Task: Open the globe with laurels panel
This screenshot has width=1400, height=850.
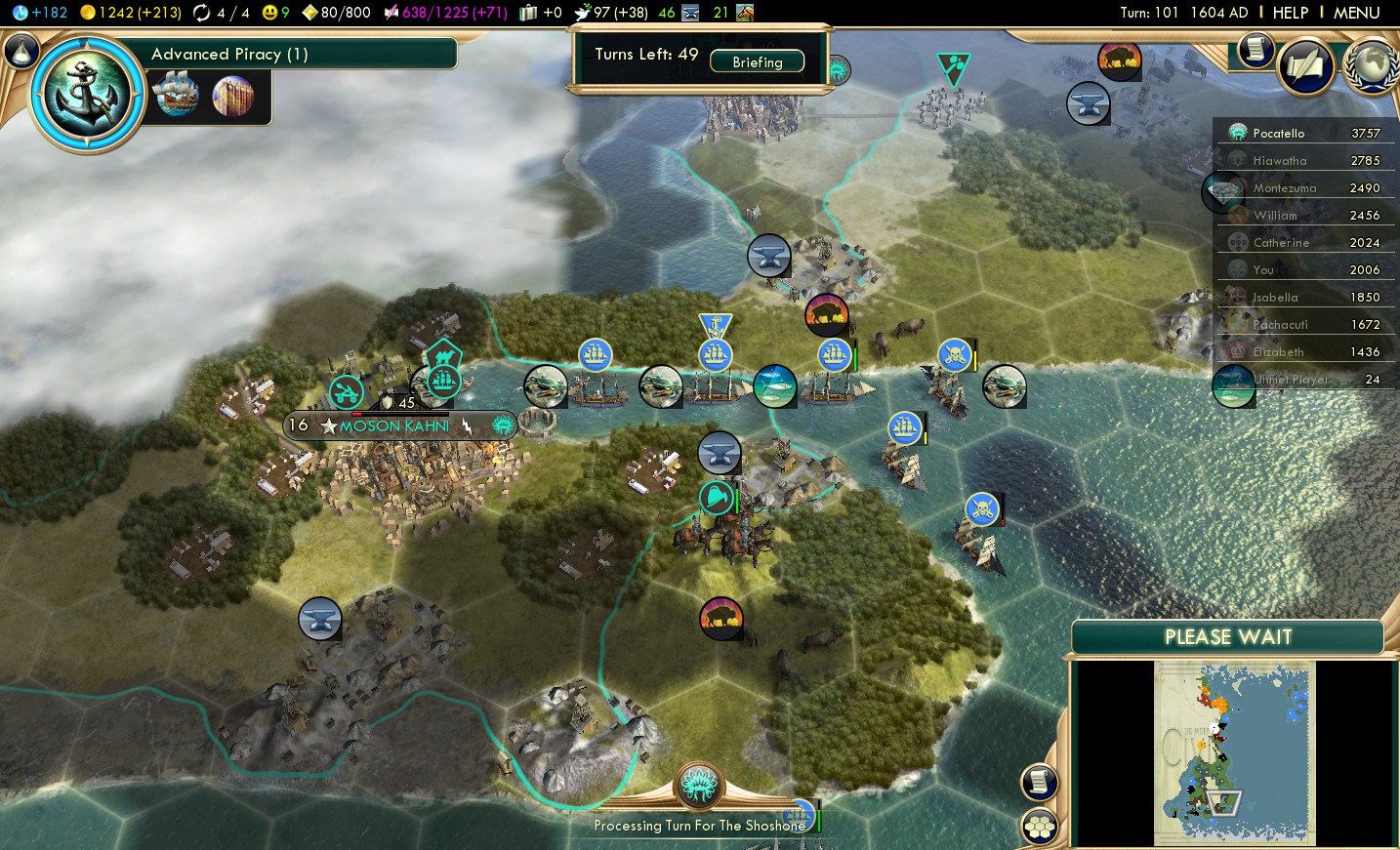Action: coord(1373,66)
